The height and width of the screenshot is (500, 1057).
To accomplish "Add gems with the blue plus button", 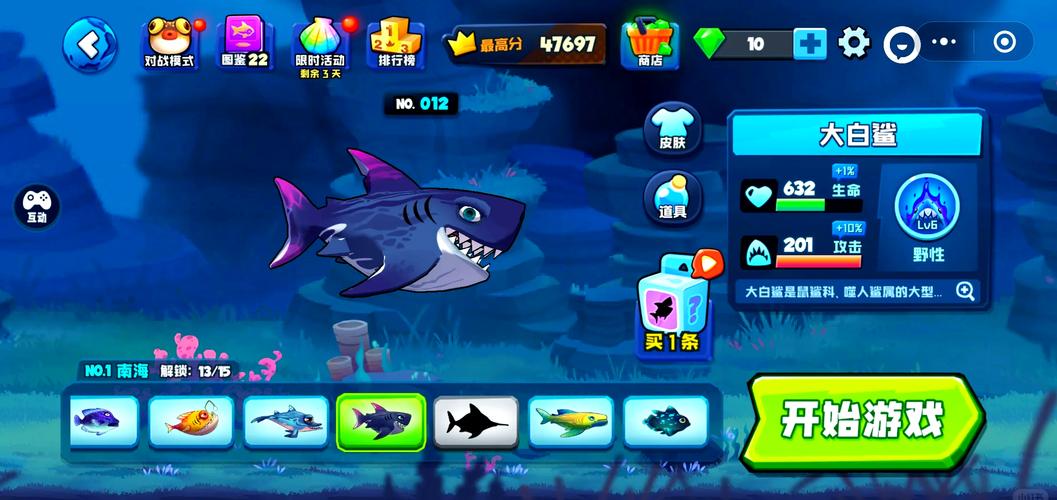I will (x=809, y=43).
